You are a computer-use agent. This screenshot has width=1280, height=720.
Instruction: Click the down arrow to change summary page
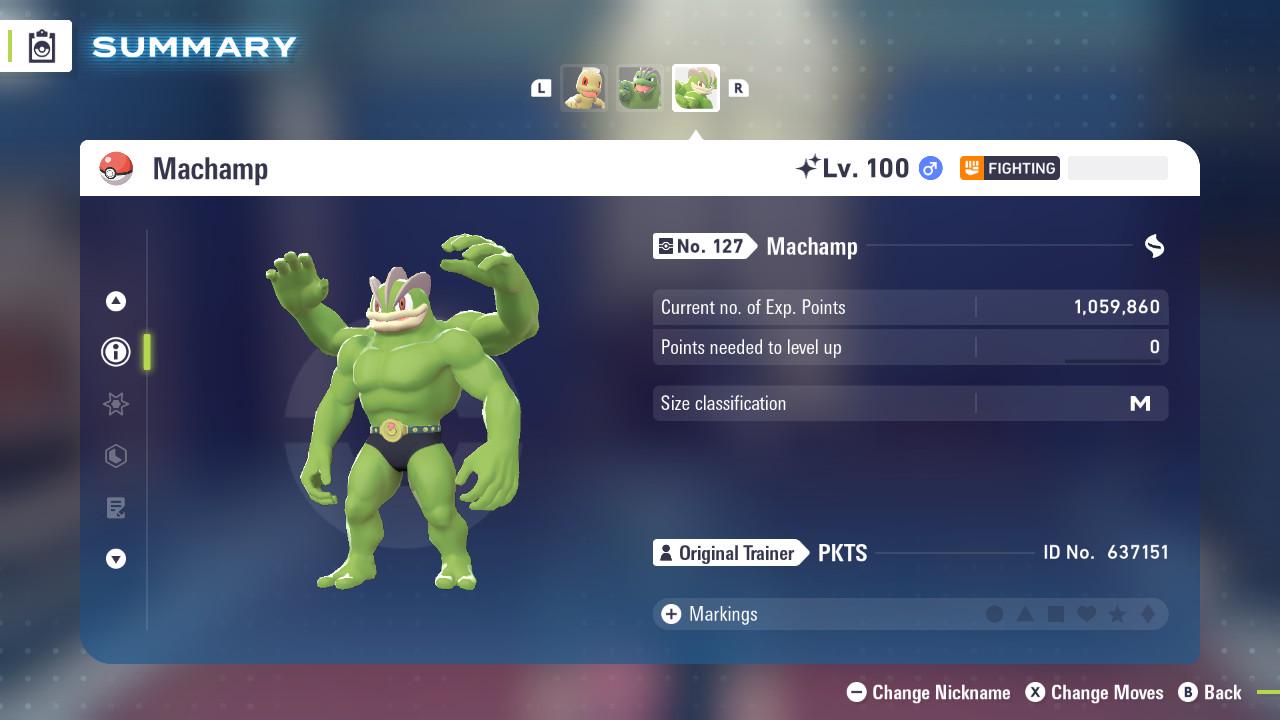click(115, 559)
